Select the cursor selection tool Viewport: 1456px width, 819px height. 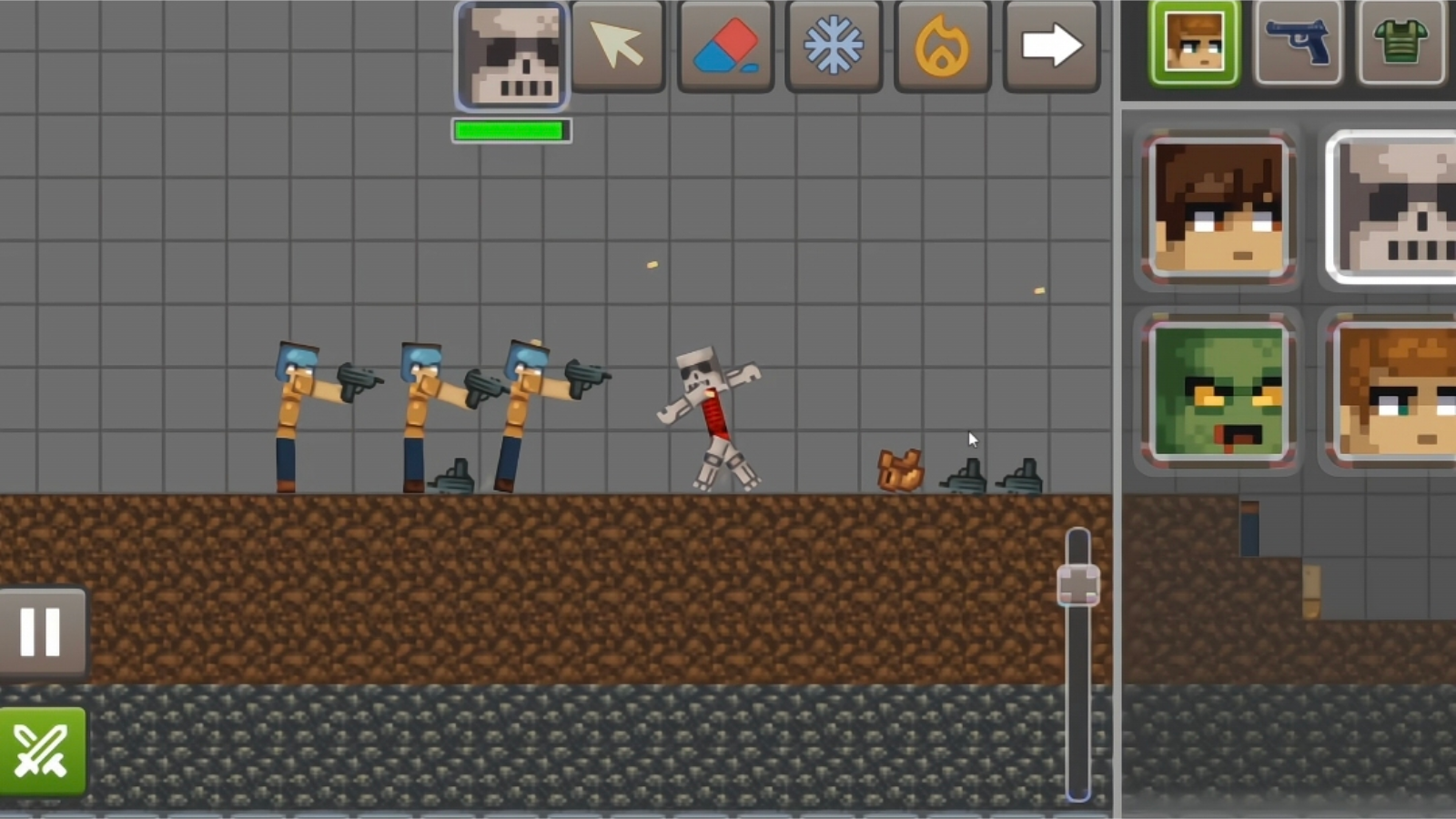tap(617, 47)
